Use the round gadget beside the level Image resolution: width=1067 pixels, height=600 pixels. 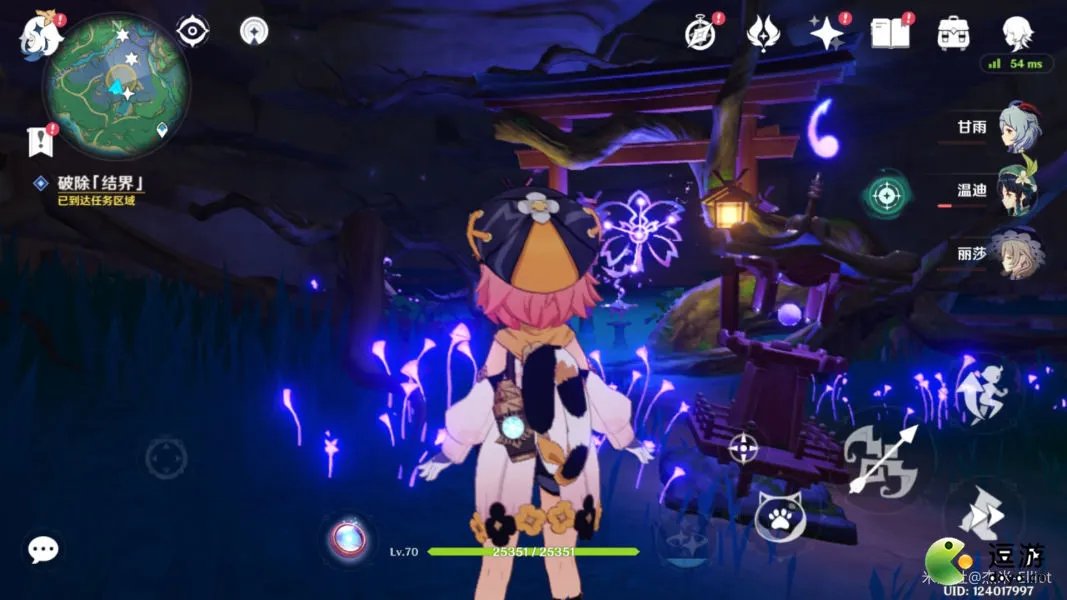click(x=349, y=539)
